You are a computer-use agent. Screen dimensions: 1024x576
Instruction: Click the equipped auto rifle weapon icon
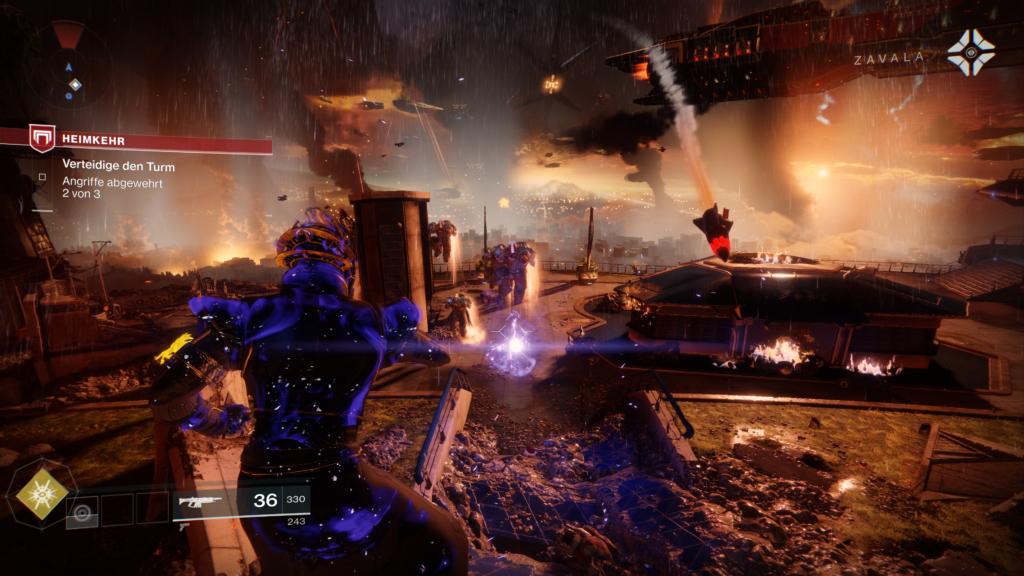(197, 501)
